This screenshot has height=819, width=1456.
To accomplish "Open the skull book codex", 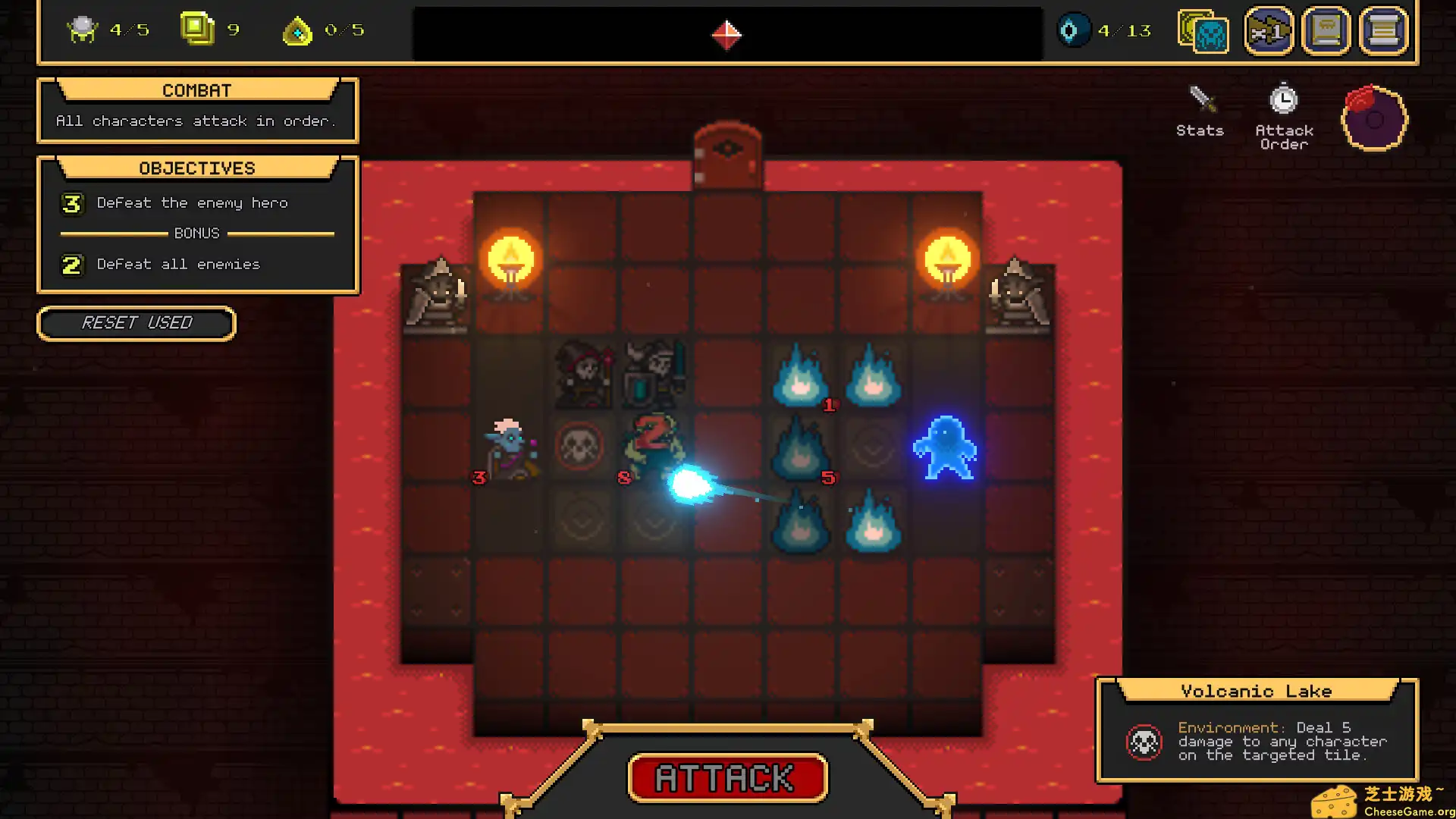I will tap(1326, 32).
